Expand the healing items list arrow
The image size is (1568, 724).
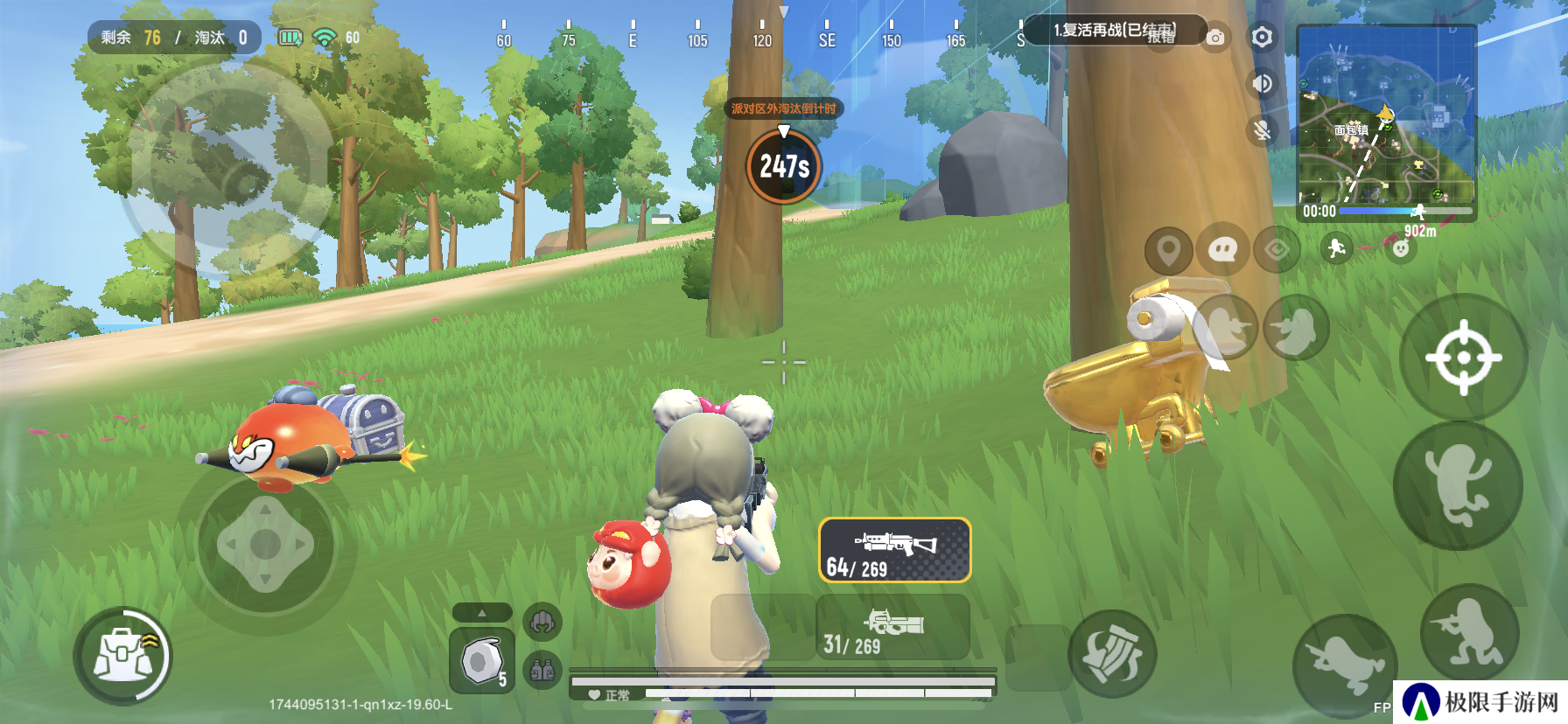click(481, 613)
